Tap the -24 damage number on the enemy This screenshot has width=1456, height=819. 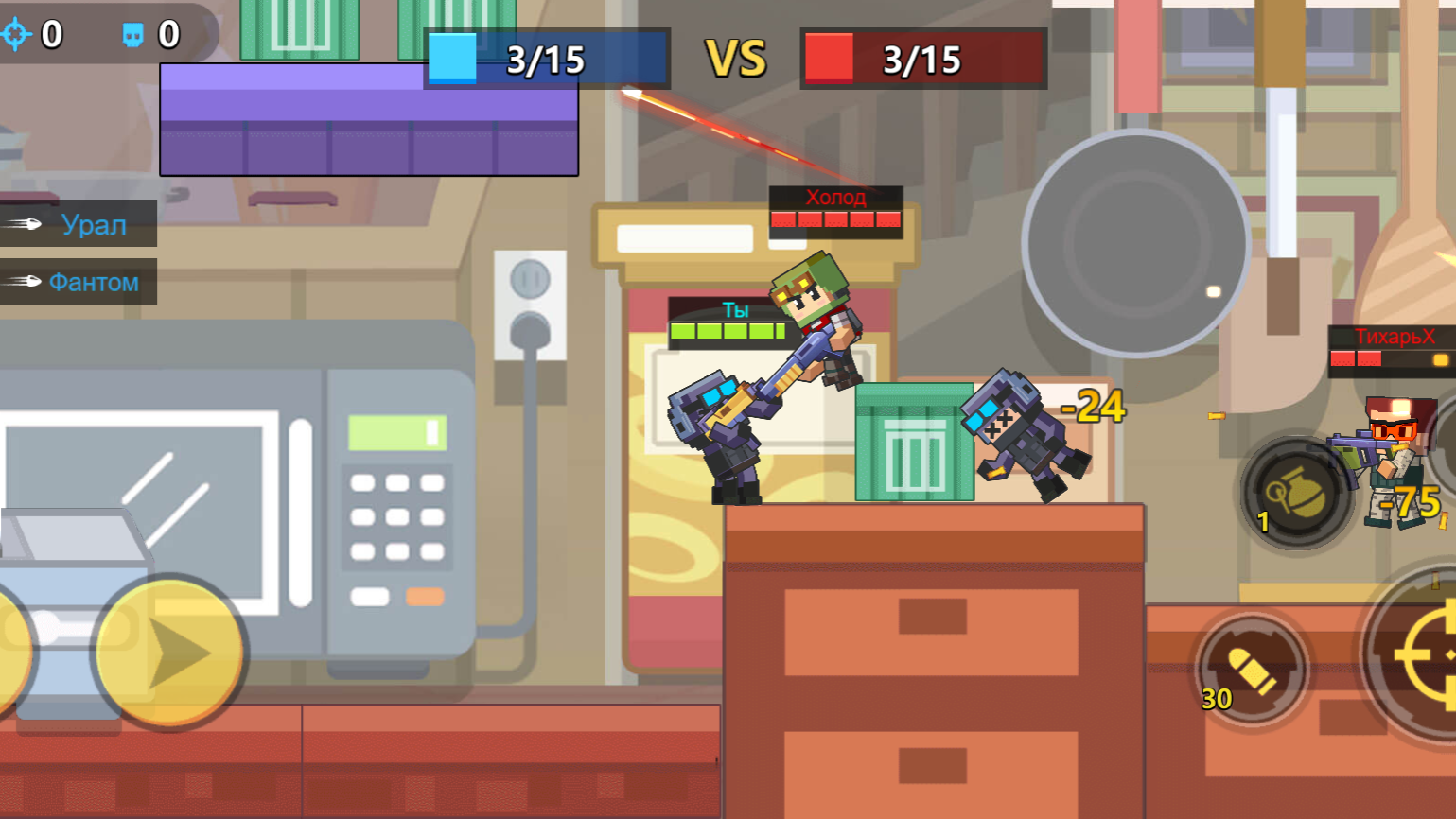point(1094,406)
